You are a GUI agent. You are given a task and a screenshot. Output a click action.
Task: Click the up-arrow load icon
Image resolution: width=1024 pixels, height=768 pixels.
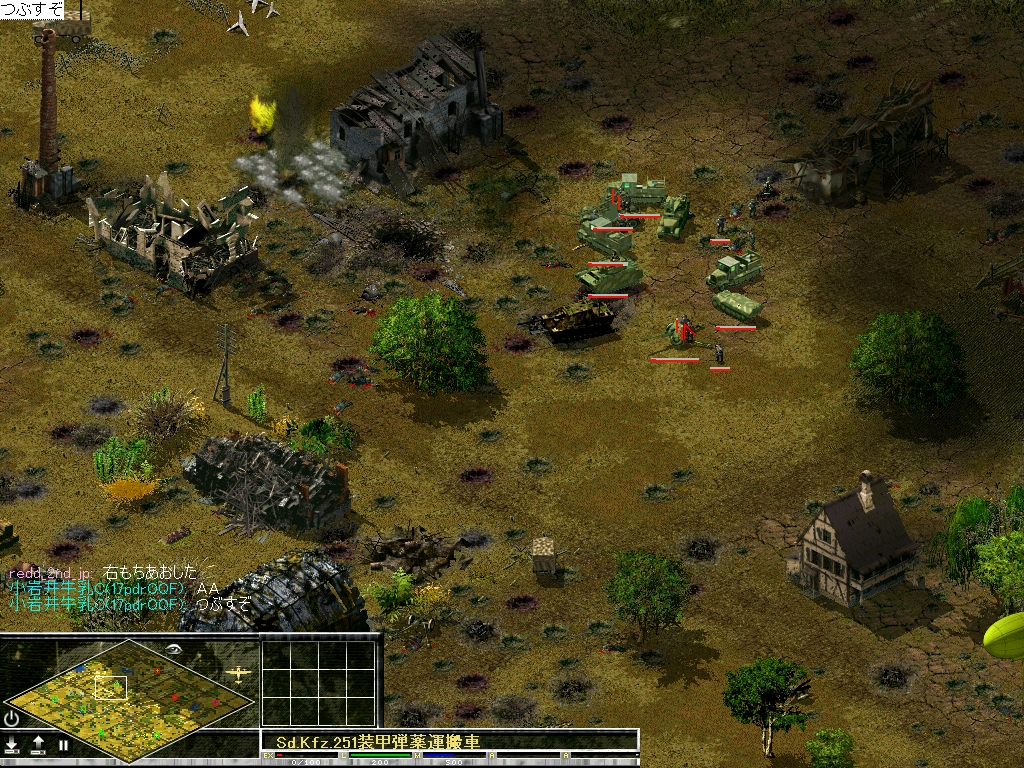[x=38, y=745]
